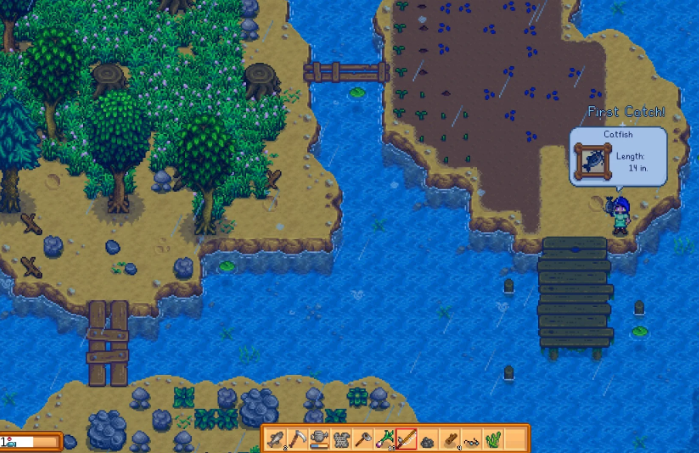Select the wood log slot
The width and height of the screenshot is (699, 453).
click(x=450, y=439)
